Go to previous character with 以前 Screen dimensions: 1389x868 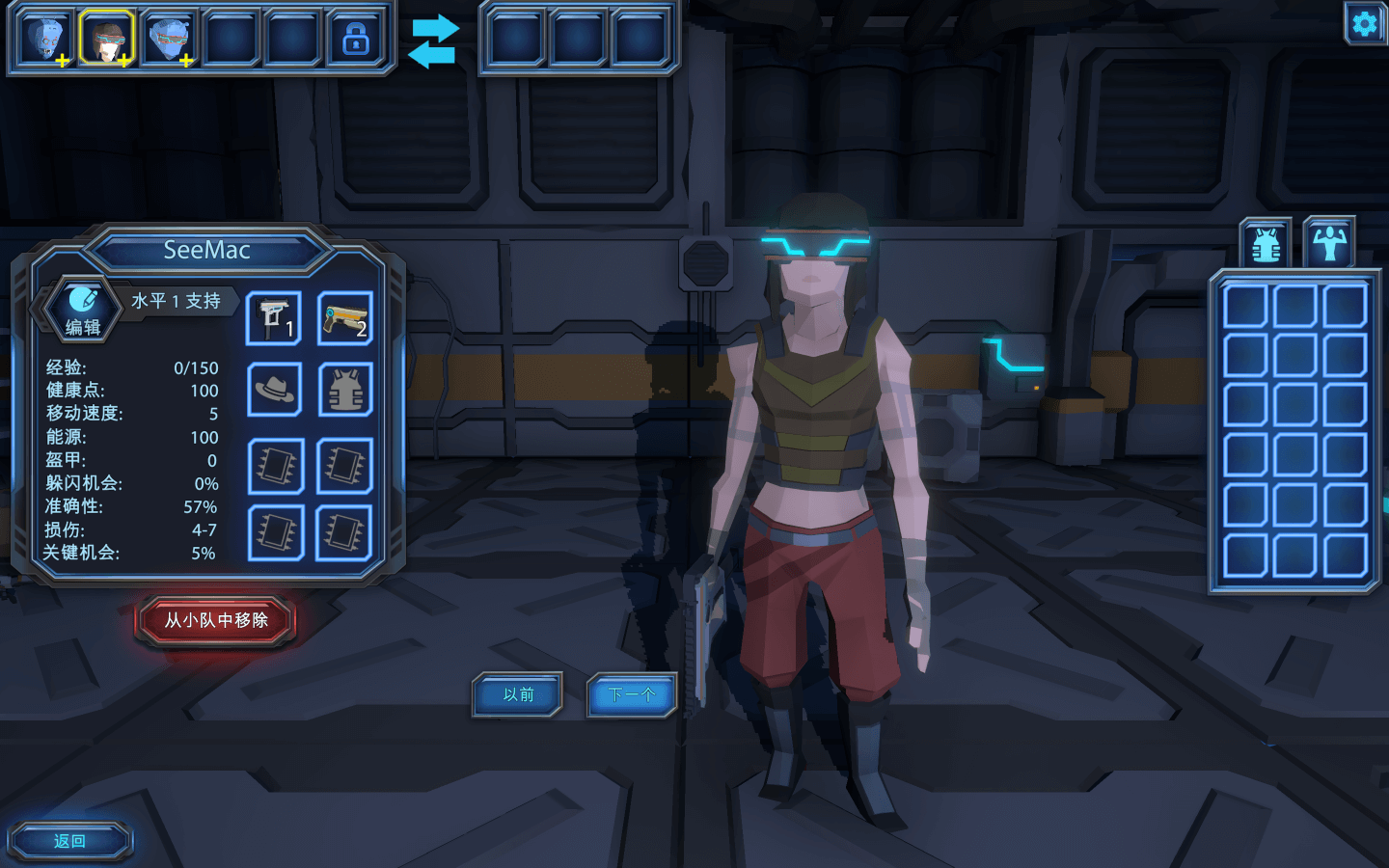click(x=518, y=694)
